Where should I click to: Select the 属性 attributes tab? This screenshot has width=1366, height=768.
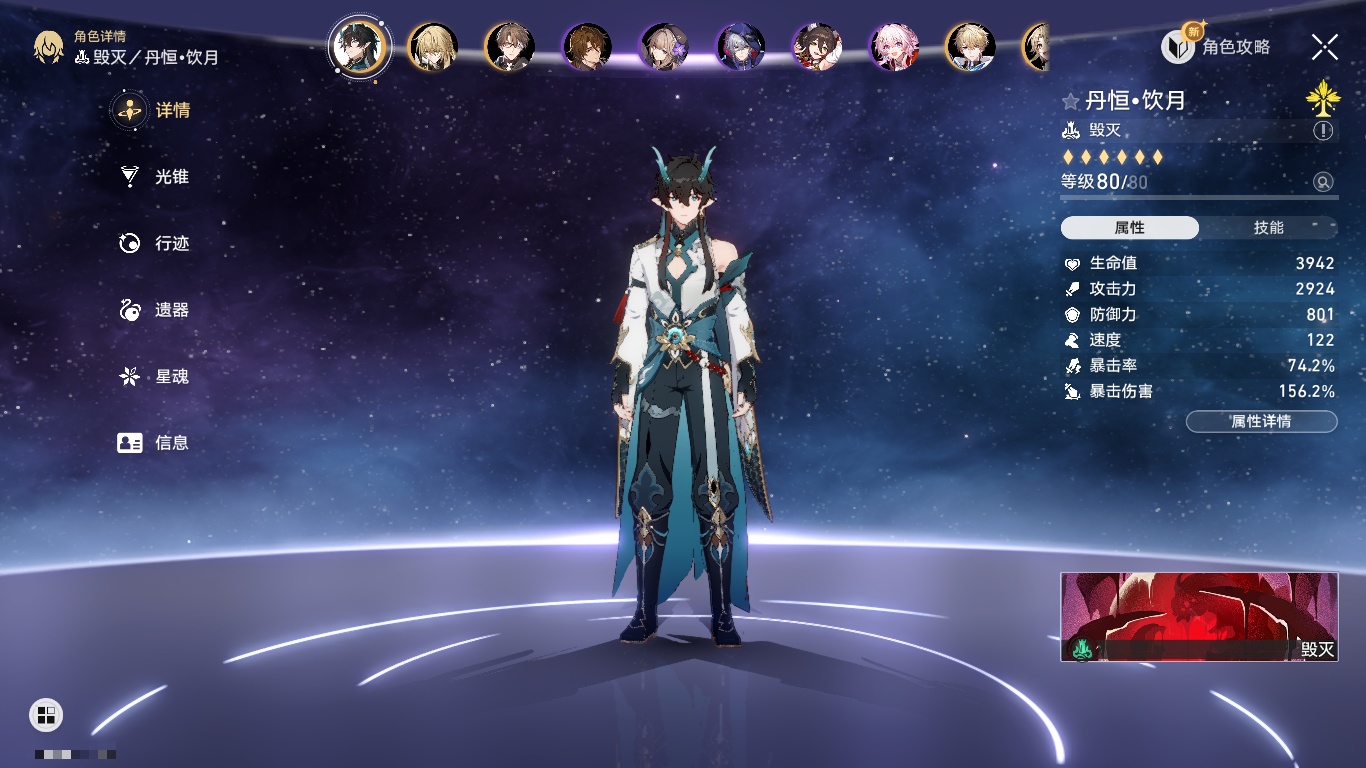click(x=1130, y=228)
